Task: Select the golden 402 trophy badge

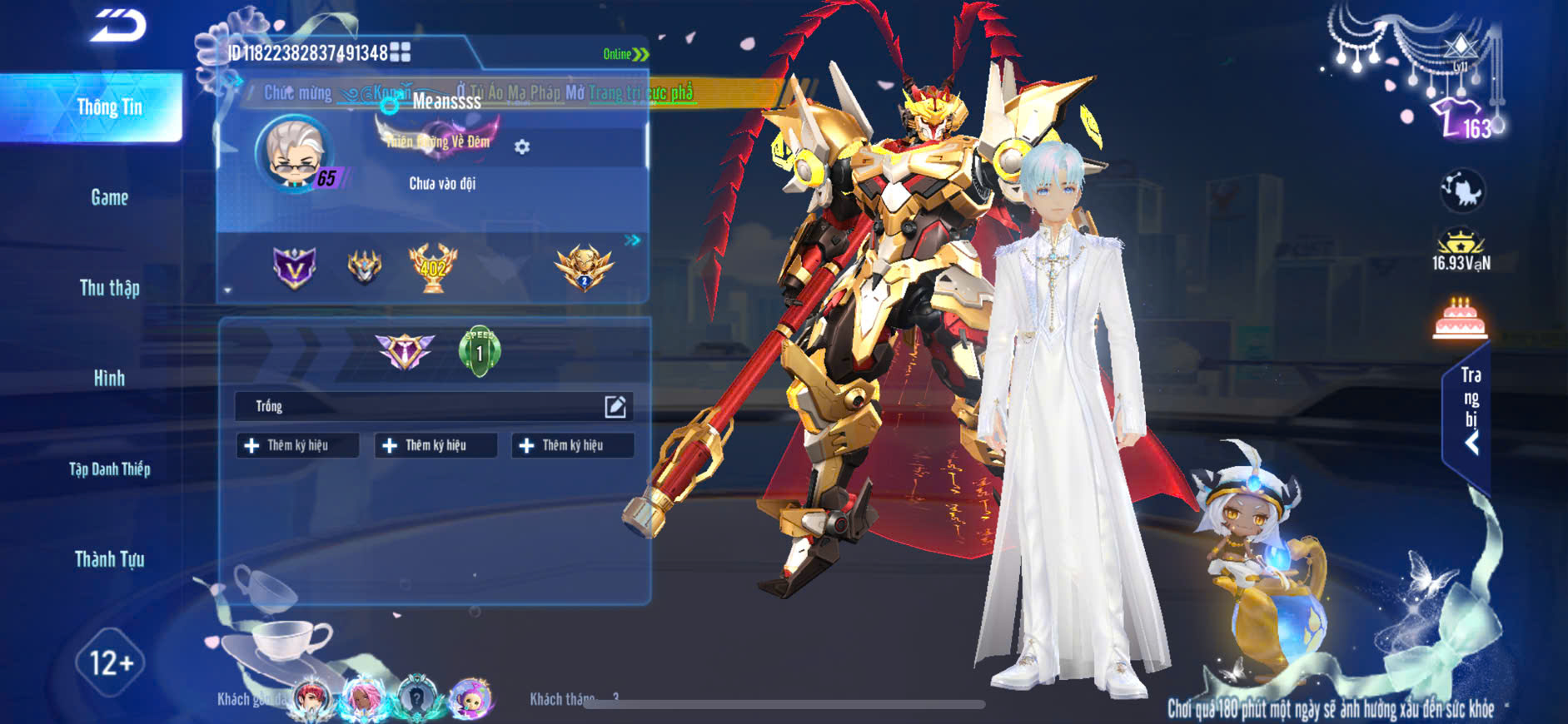Action: coord(432,267)
